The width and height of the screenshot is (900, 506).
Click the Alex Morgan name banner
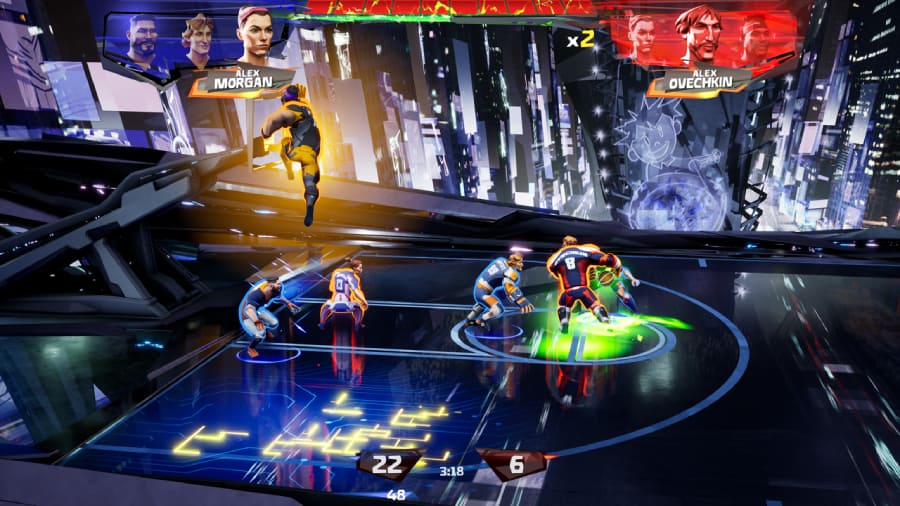click(x=243, y=82)
